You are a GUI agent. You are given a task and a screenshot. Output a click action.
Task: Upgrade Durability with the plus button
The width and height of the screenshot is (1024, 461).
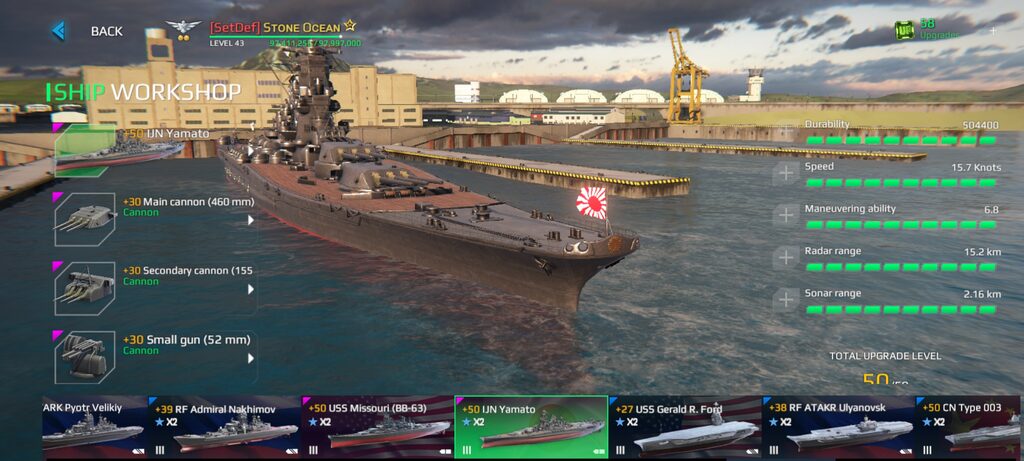787,131
